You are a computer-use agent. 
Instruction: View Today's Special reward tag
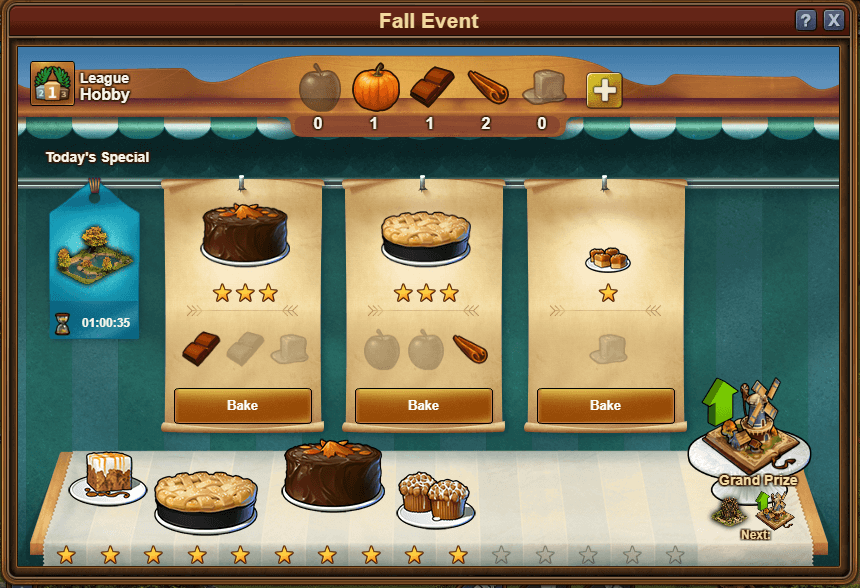pyautogui.click(x=94, y=260)
